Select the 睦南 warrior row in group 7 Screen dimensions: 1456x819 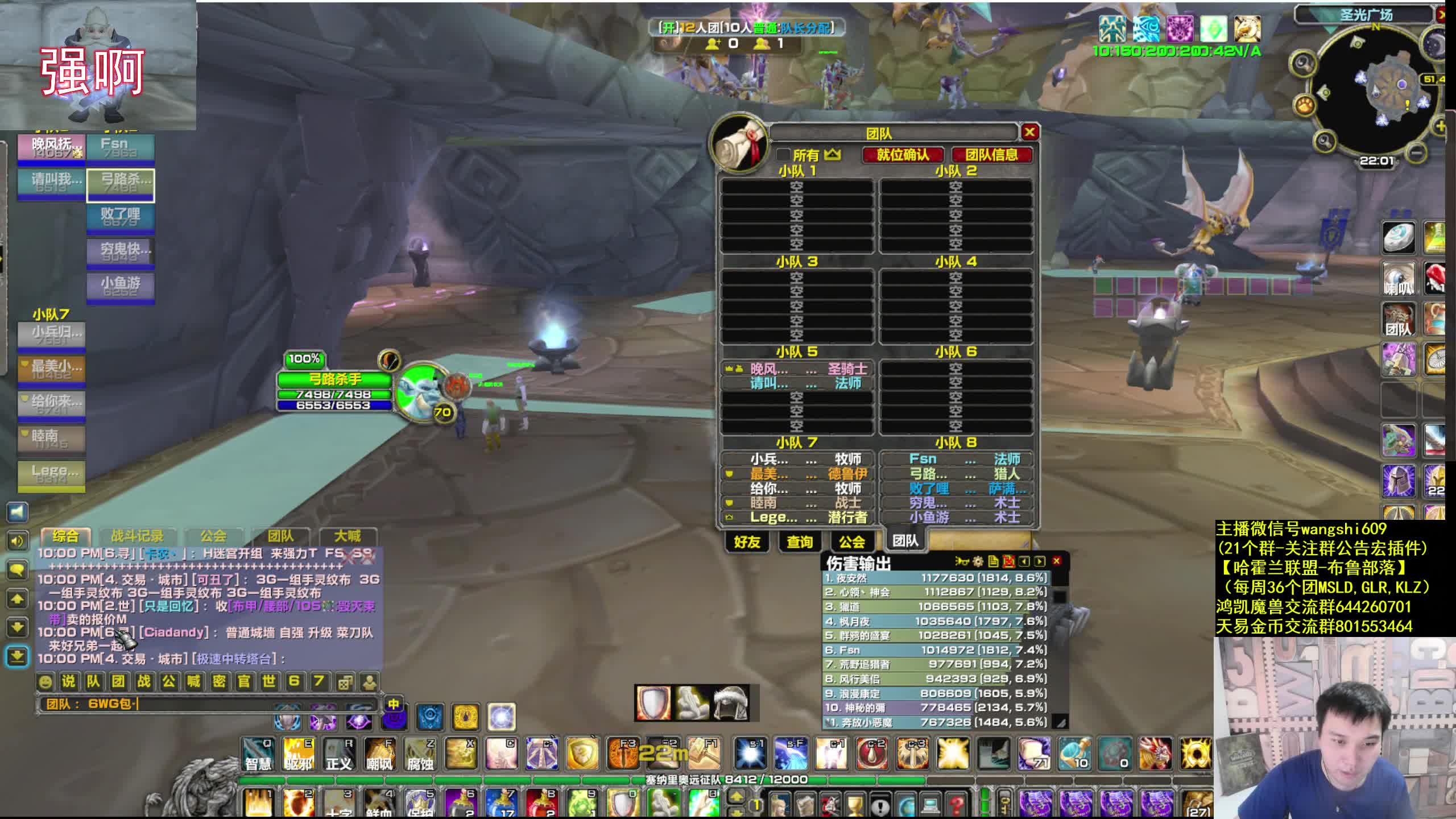pos(796,503)
